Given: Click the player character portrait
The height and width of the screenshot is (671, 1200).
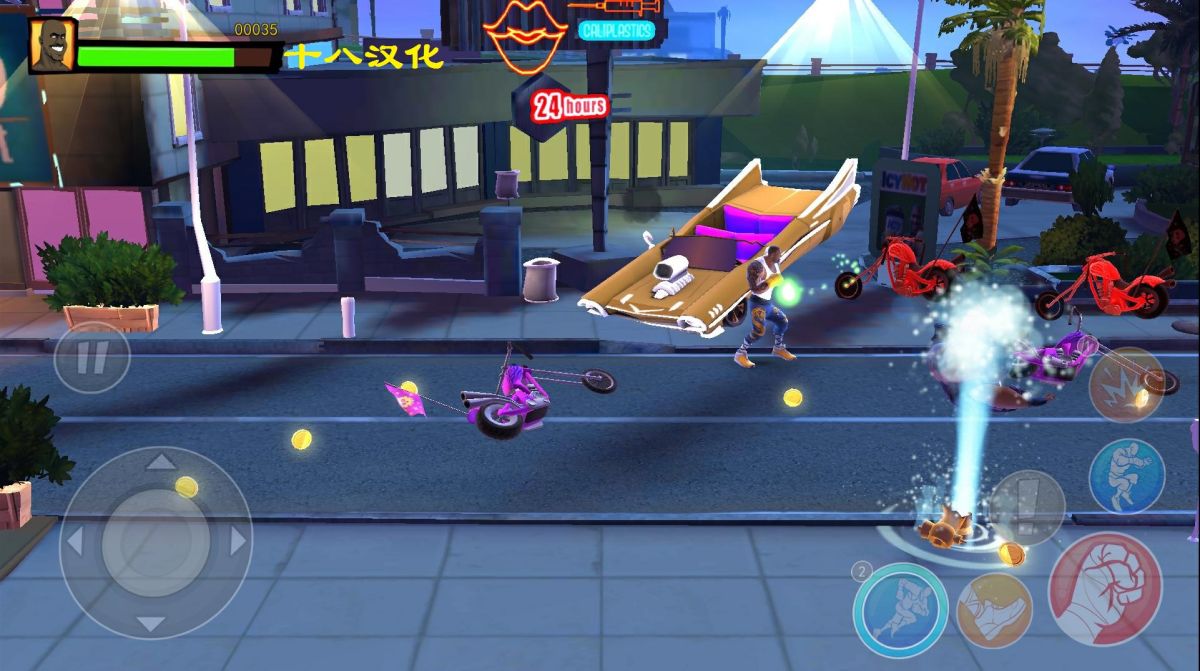Looking at the screenshot, I should coord(50,46).
